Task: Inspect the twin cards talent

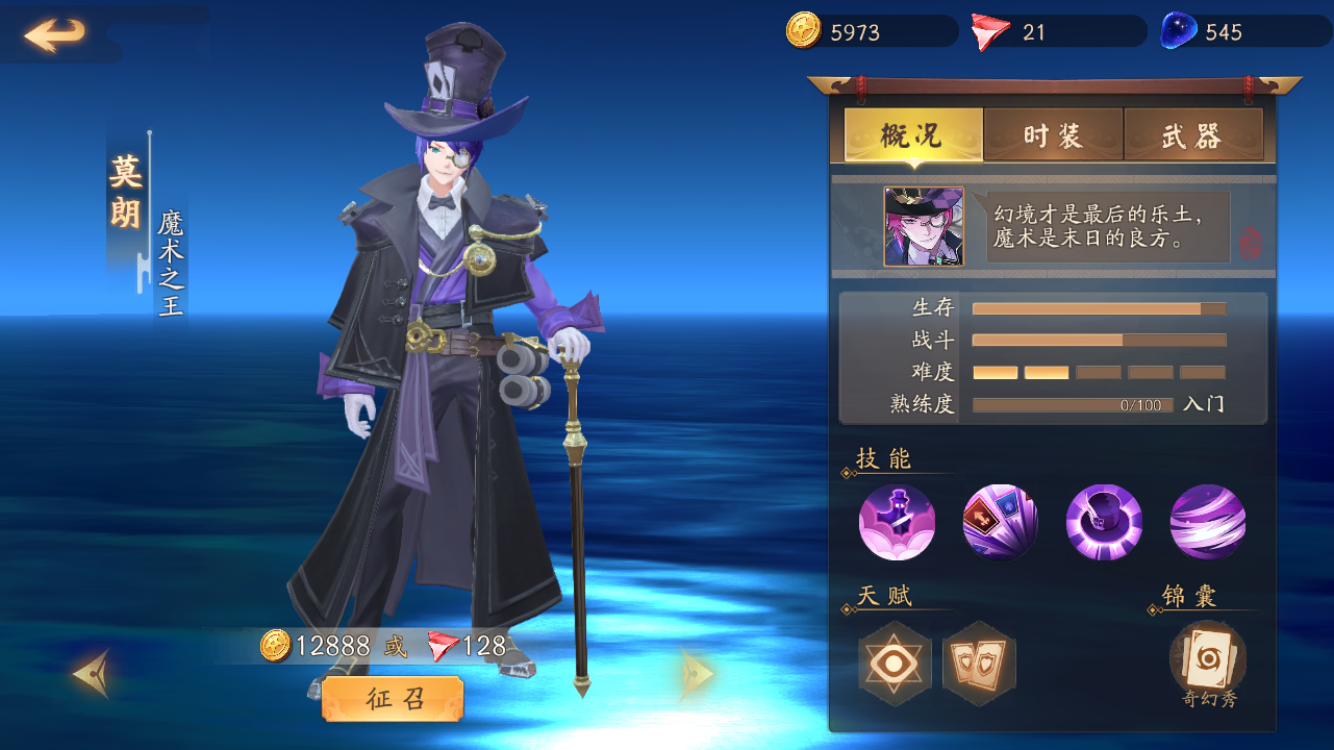Action: pyautogui.click(x=978, y=664)
